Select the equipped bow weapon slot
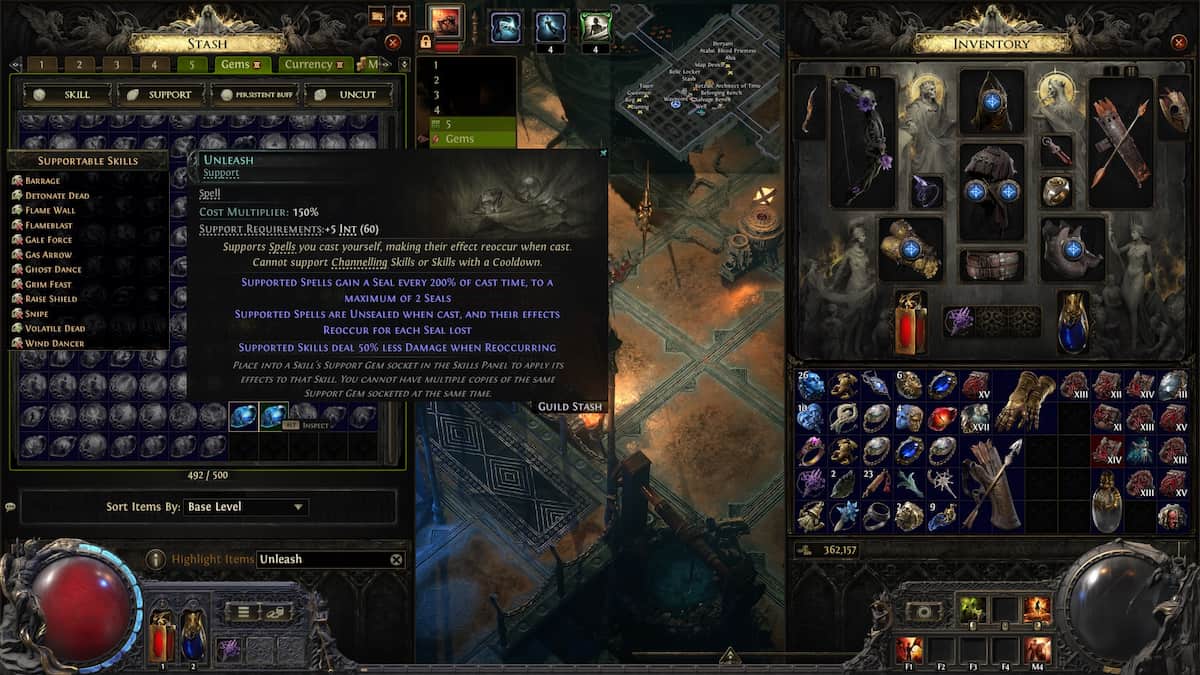Image resolution: width=1200 pixels, height=675 pixels. [862, 140]
